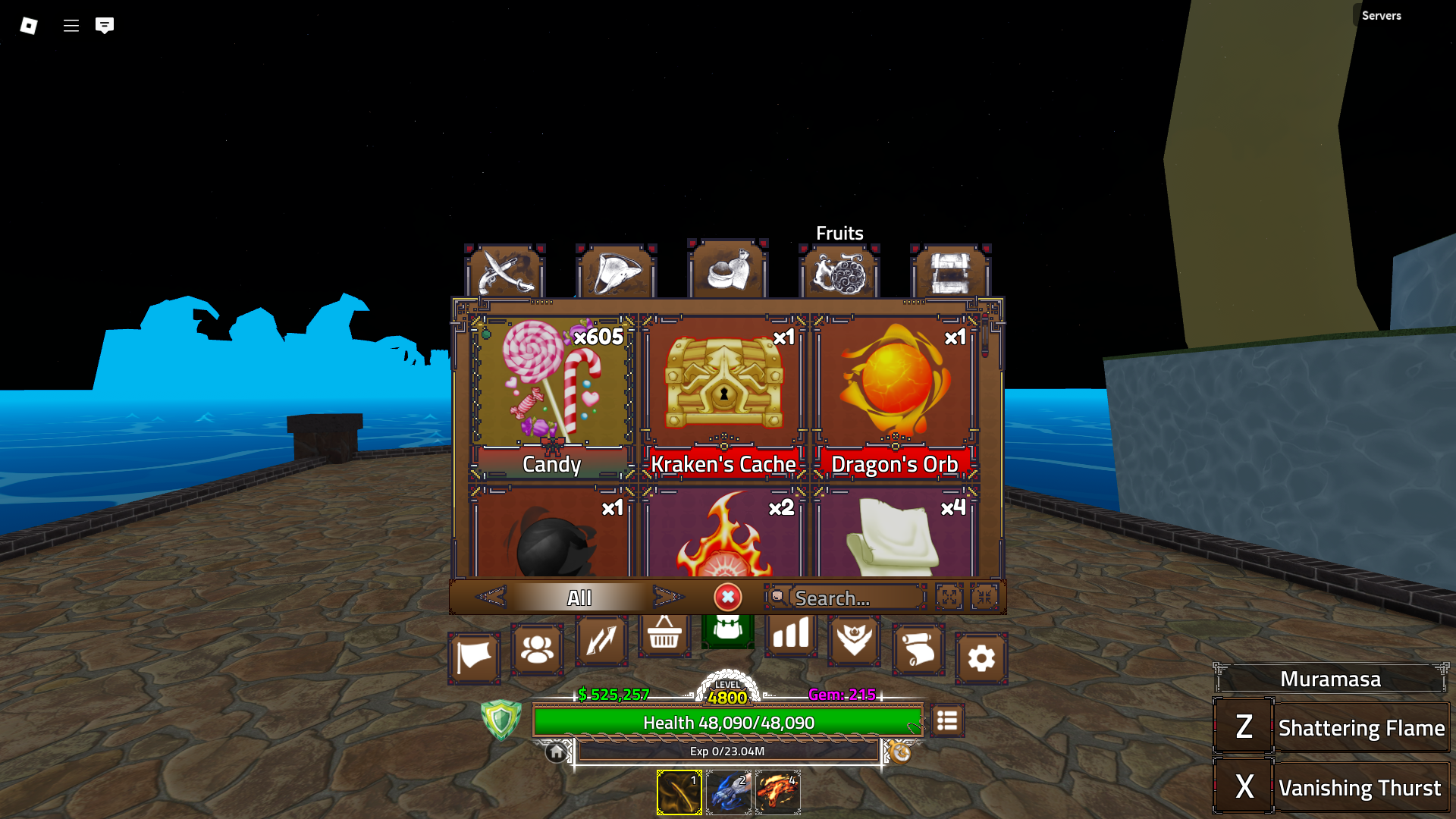Screen dimensions: 1456x819
Task: Open the pirate hat accessories tab
Action: (x=616, y=271)
